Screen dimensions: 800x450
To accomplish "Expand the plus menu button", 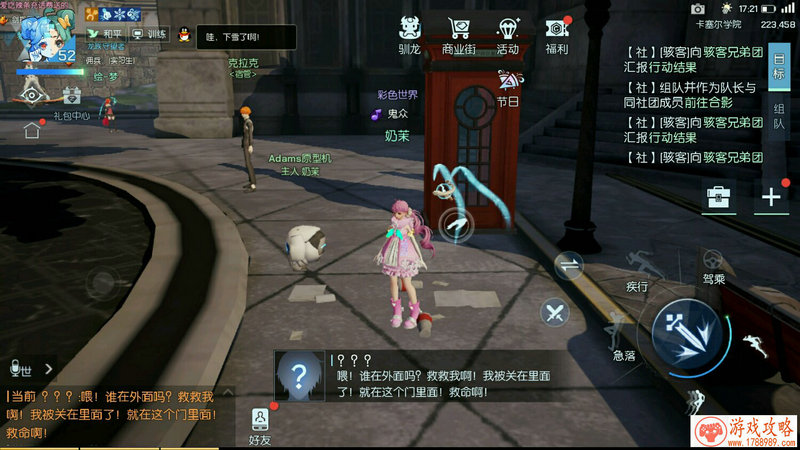I will (770, 197).
